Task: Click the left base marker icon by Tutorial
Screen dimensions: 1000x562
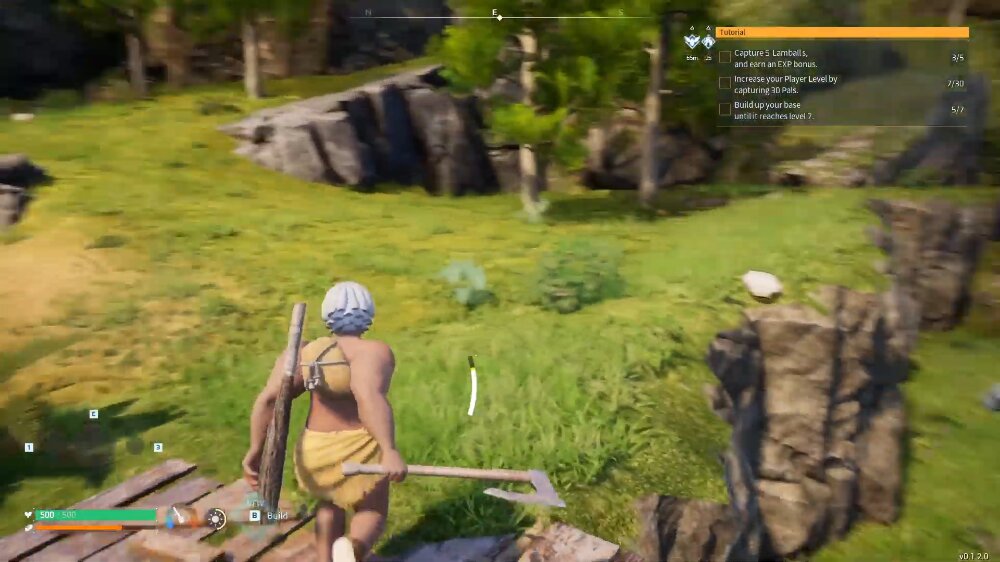Action: tap(692, 42)
